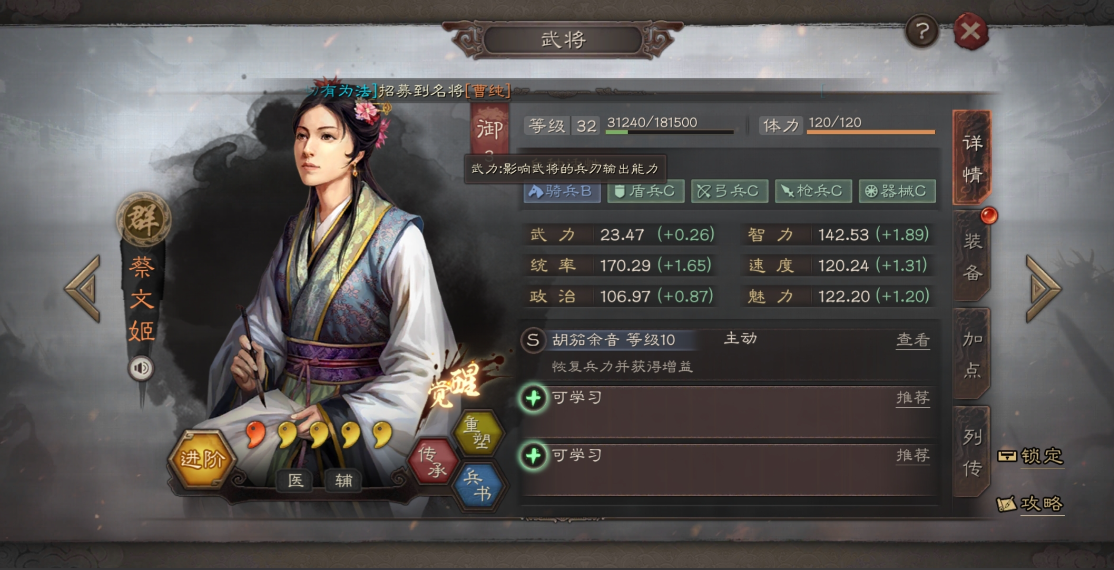1114x570 pixels.
Task: Open the 兵书 war manual button
Action: pos(478,486)
